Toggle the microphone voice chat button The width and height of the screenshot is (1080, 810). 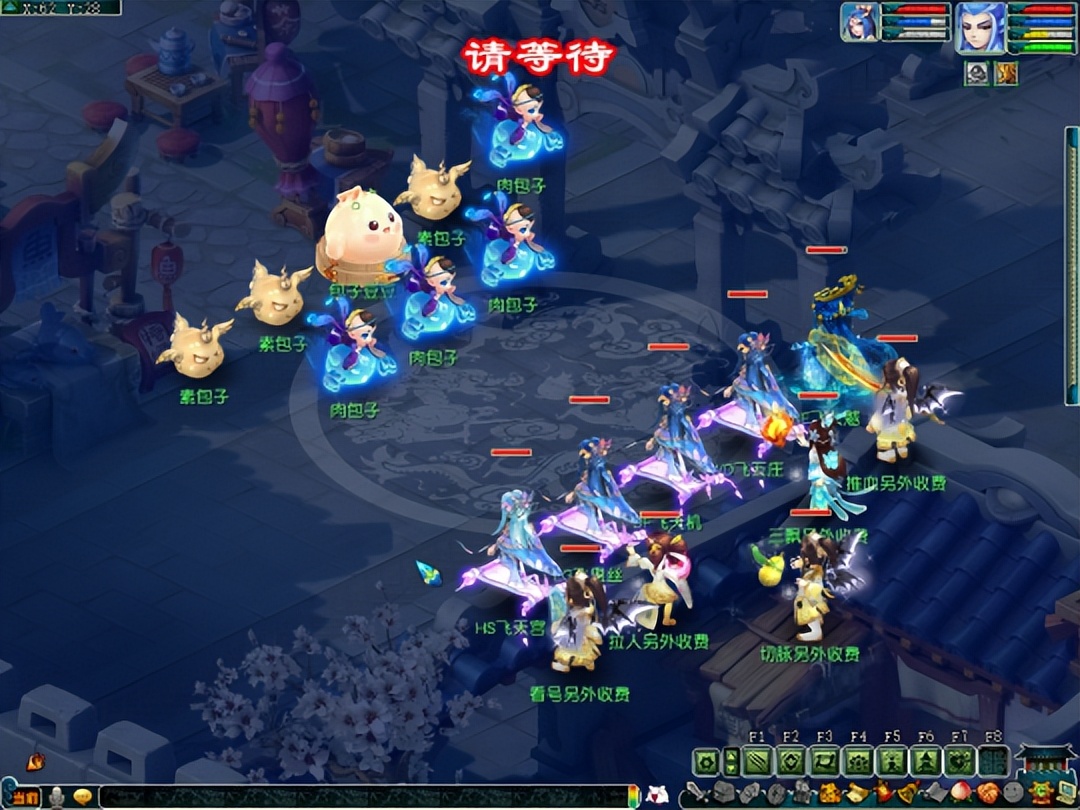(58, 796)
